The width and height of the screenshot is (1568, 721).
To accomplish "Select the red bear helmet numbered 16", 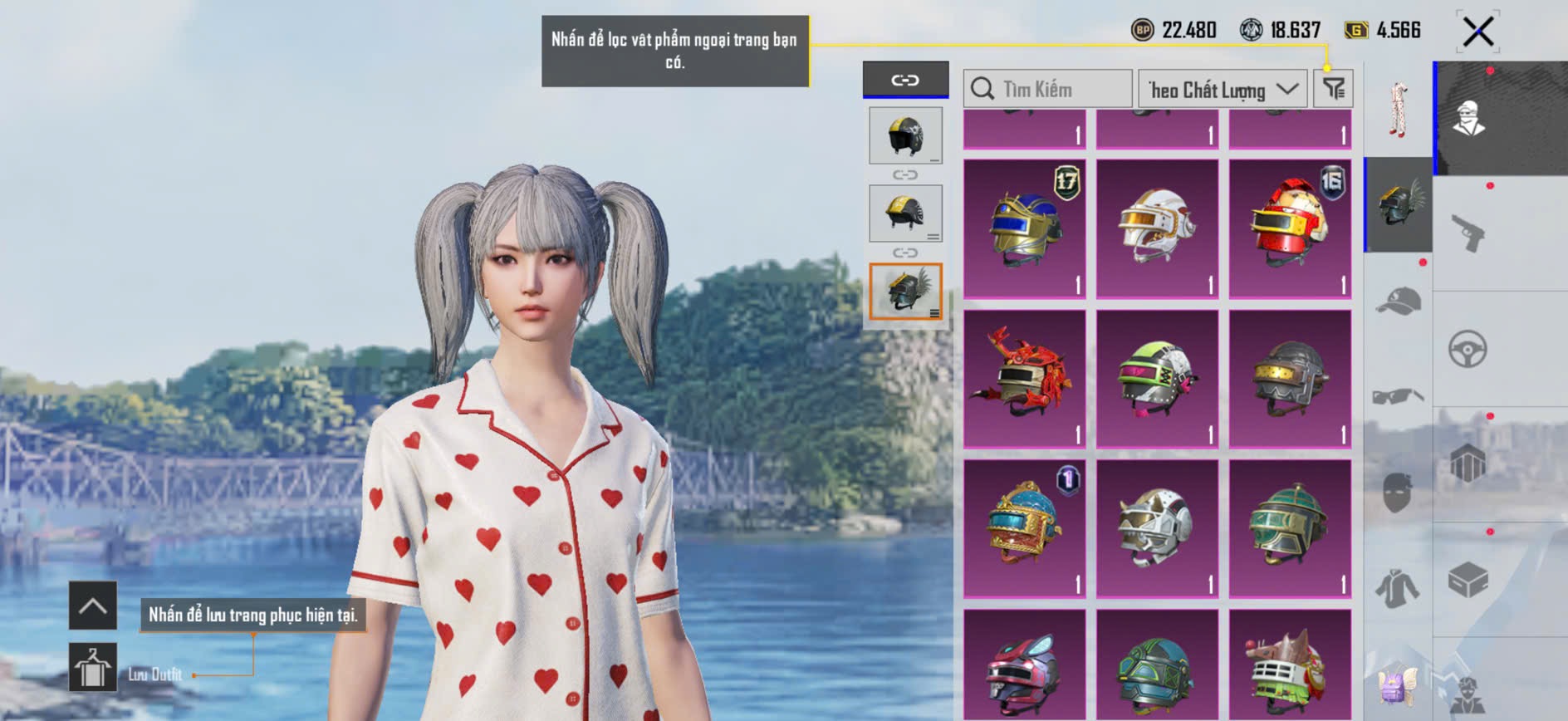I will [1290, 228].
